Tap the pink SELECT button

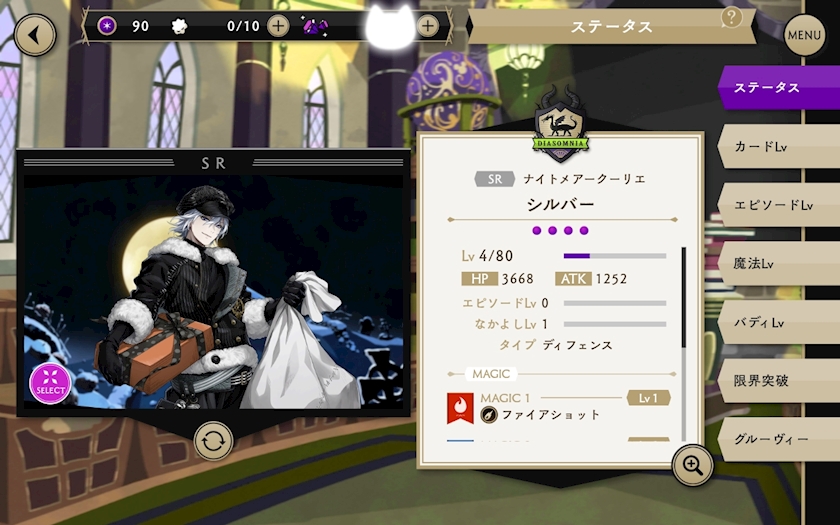(x=50, y=383)
